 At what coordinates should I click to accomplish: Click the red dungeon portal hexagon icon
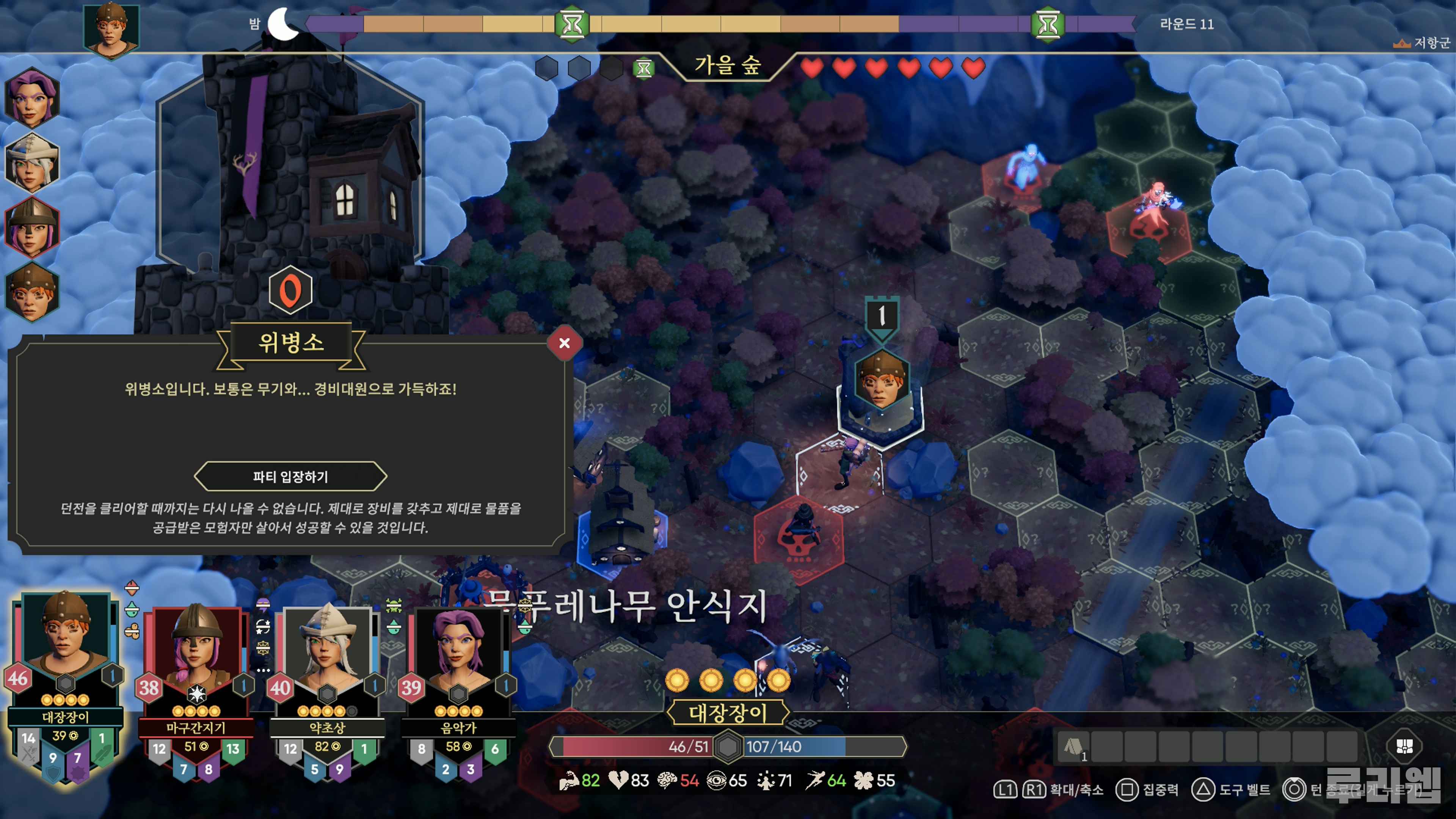[x=290, y=290]
